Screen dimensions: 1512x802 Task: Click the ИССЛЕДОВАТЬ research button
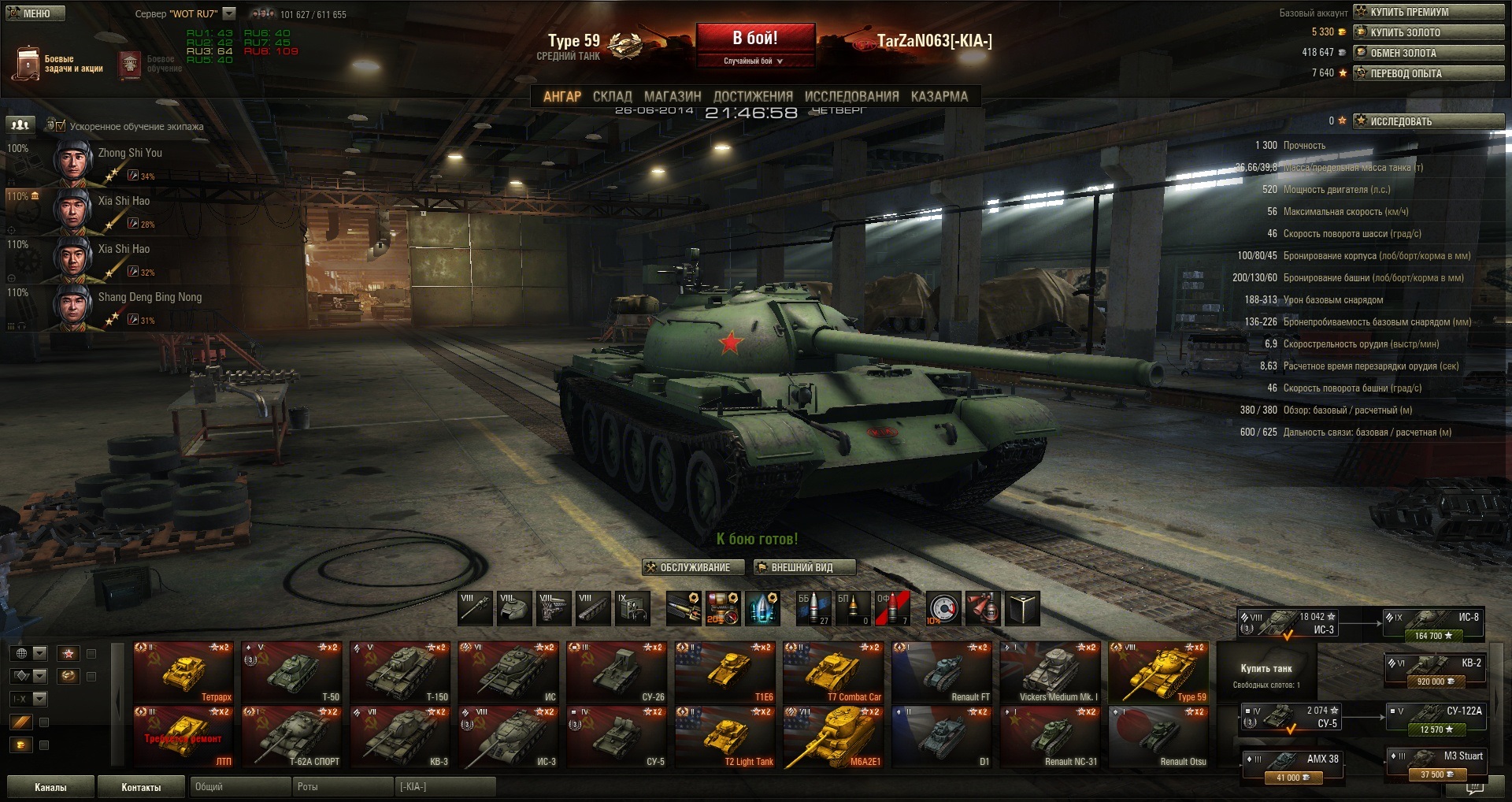[1428, 121]
